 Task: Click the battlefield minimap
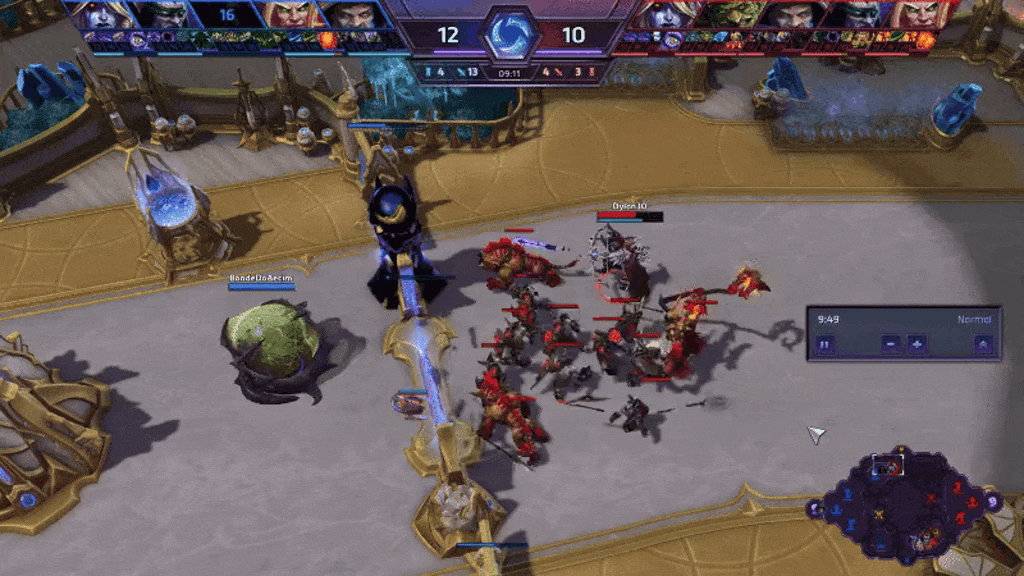pyautogui.click(x=905, y=505)
